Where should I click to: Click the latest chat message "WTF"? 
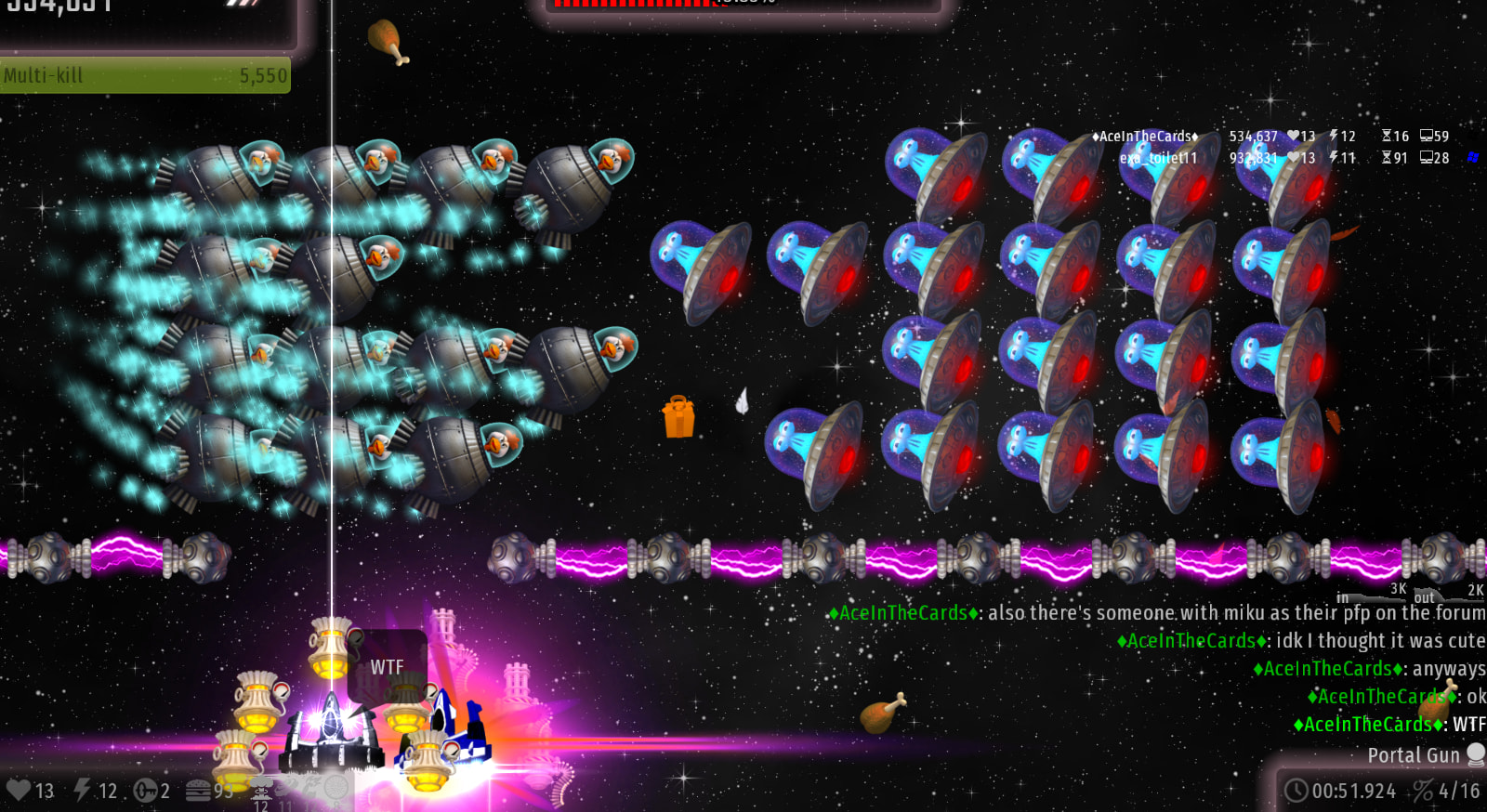pyautogui.click(x=1468, y=724)
